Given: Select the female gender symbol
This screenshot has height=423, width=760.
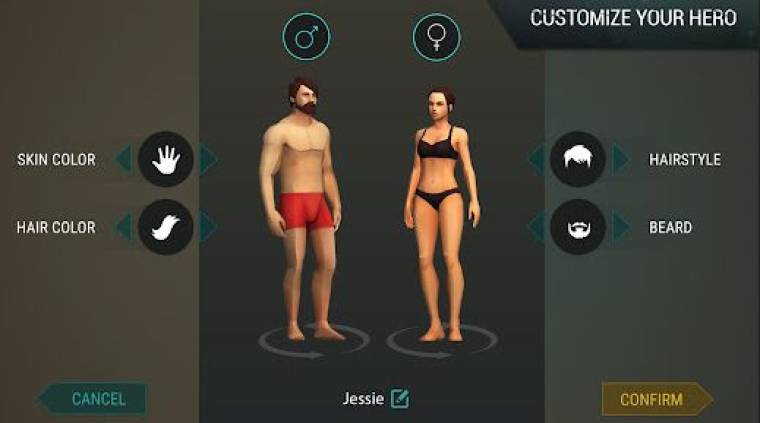Looking at the screenshot, I should 437,37.
